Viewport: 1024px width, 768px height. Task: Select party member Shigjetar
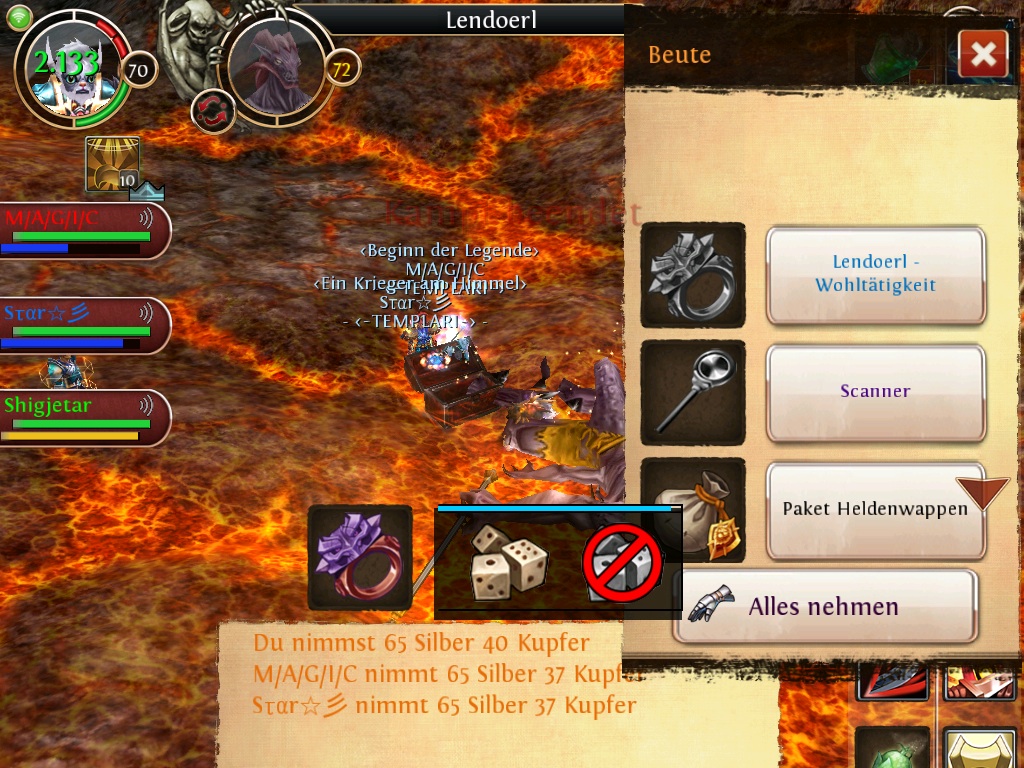click(84, 417)
